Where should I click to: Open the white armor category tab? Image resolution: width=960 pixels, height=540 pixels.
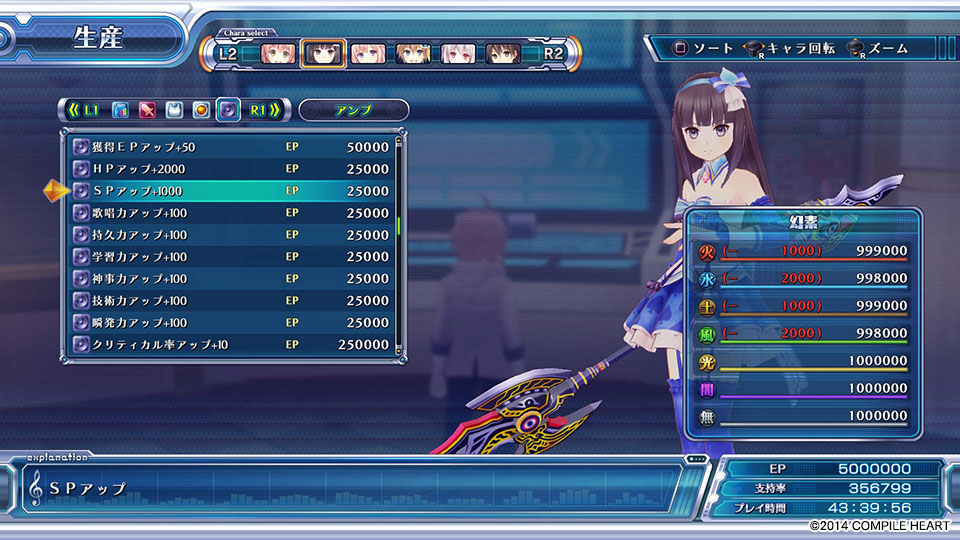click(x=174, y=110)
